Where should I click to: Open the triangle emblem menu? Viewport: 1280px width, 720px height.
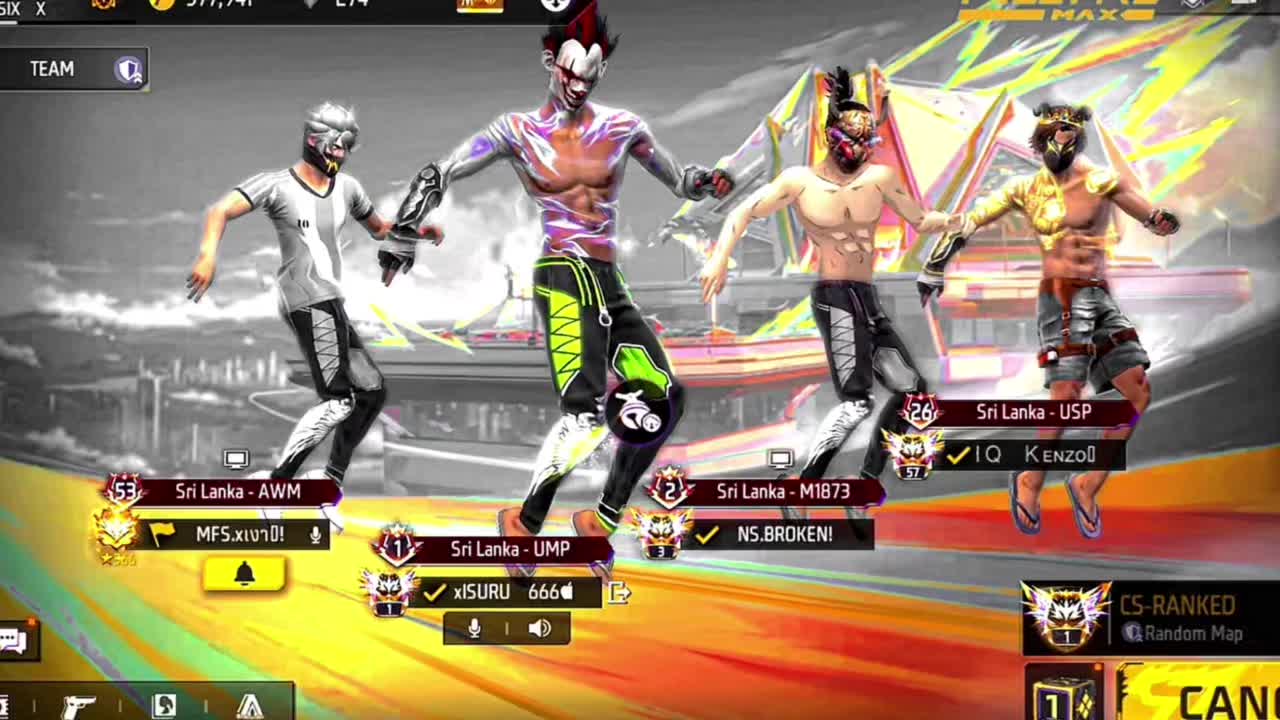(x=250, y=706)
